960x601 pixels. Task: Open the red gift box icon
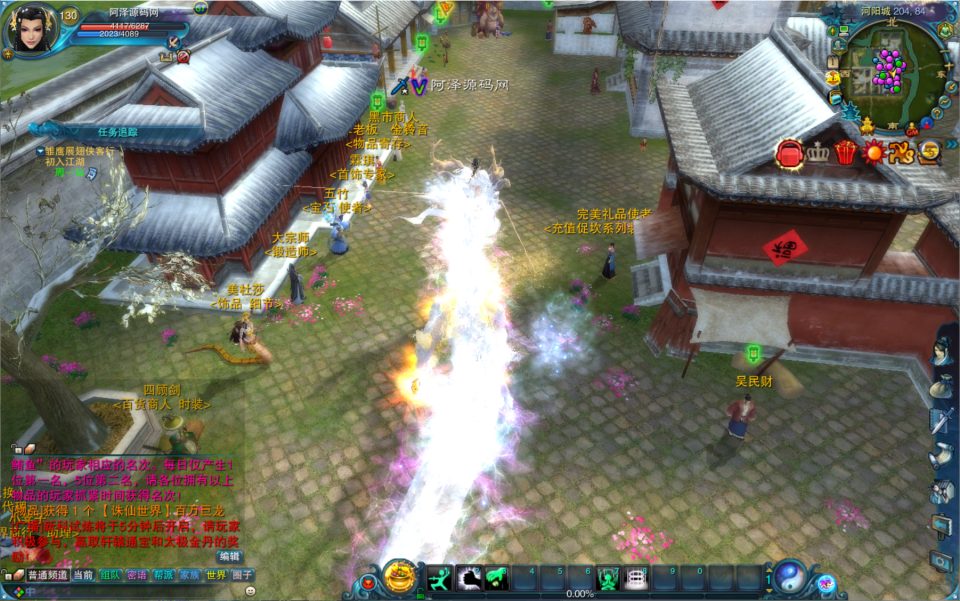click(x=846, y=153)
